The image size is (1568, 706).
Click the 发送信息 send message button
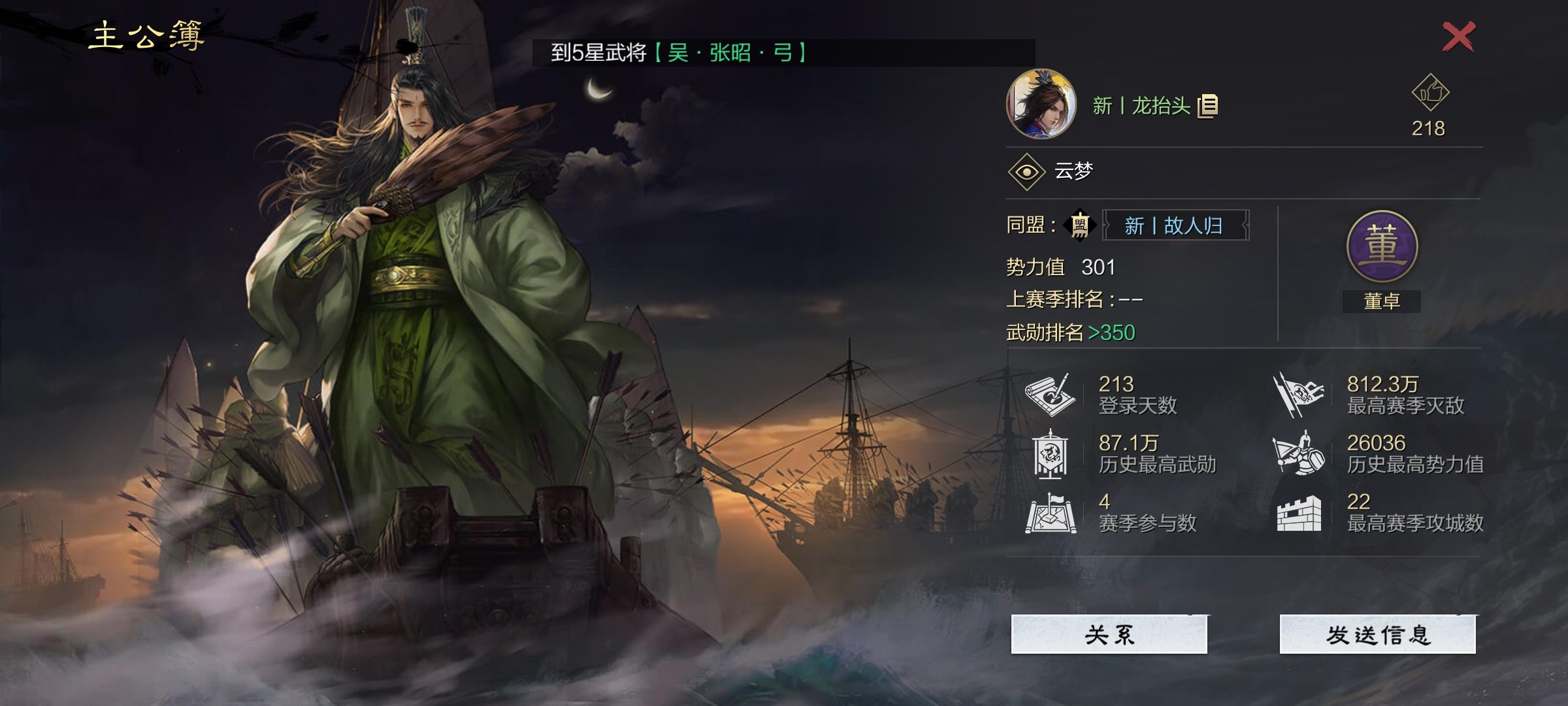(x=1377, y=634)
